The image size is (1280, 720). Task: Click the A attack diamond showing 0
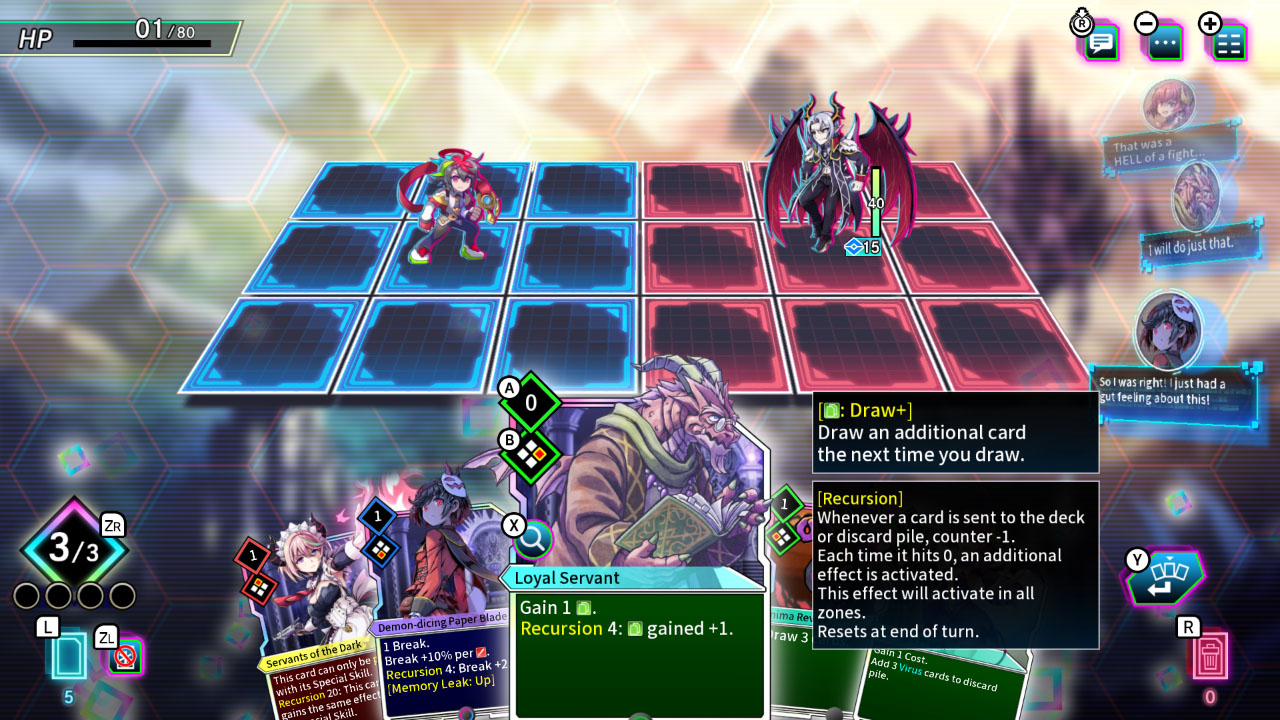530,403
